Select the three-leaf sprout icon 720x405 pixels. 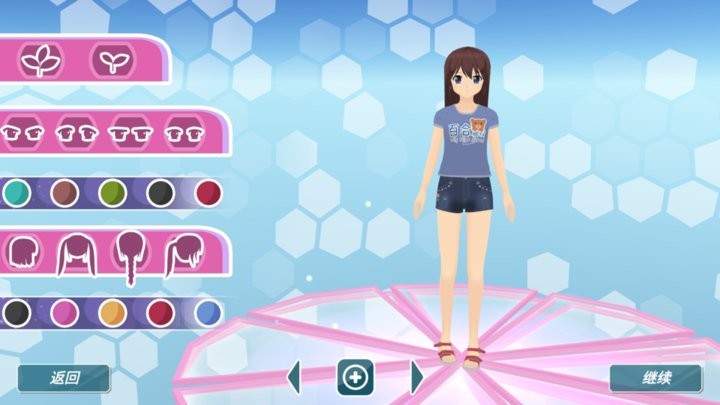click(x=41, y=60)
